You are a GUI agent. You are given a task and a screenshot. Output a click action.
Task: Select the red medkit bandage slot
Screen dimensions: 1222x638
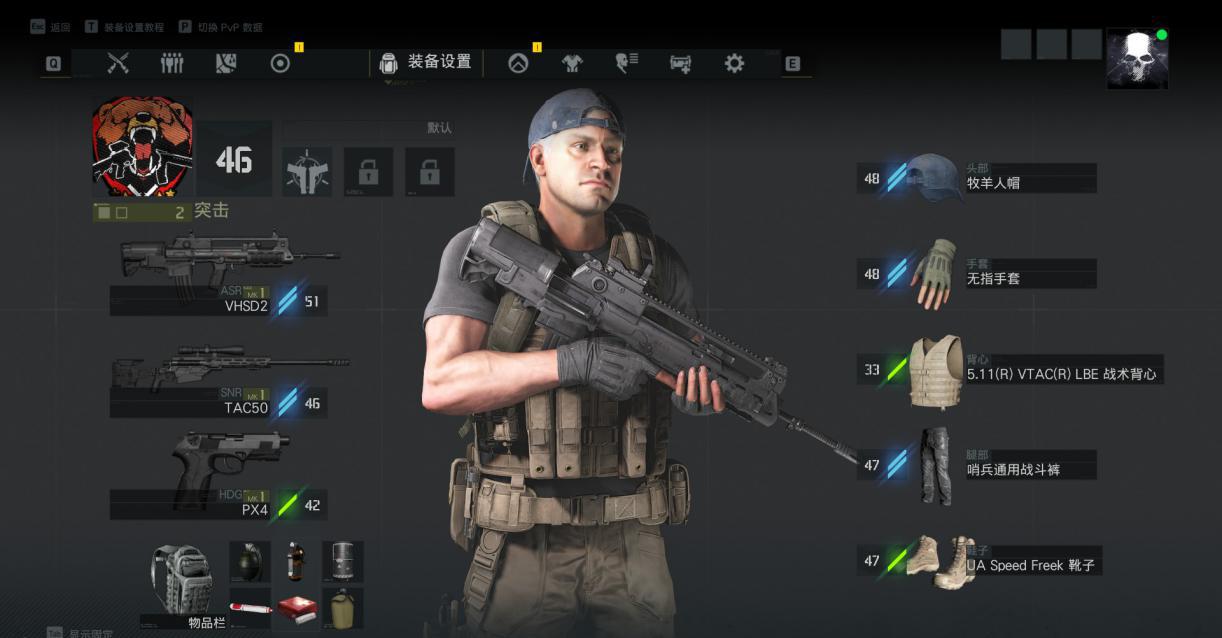point(296,607)
